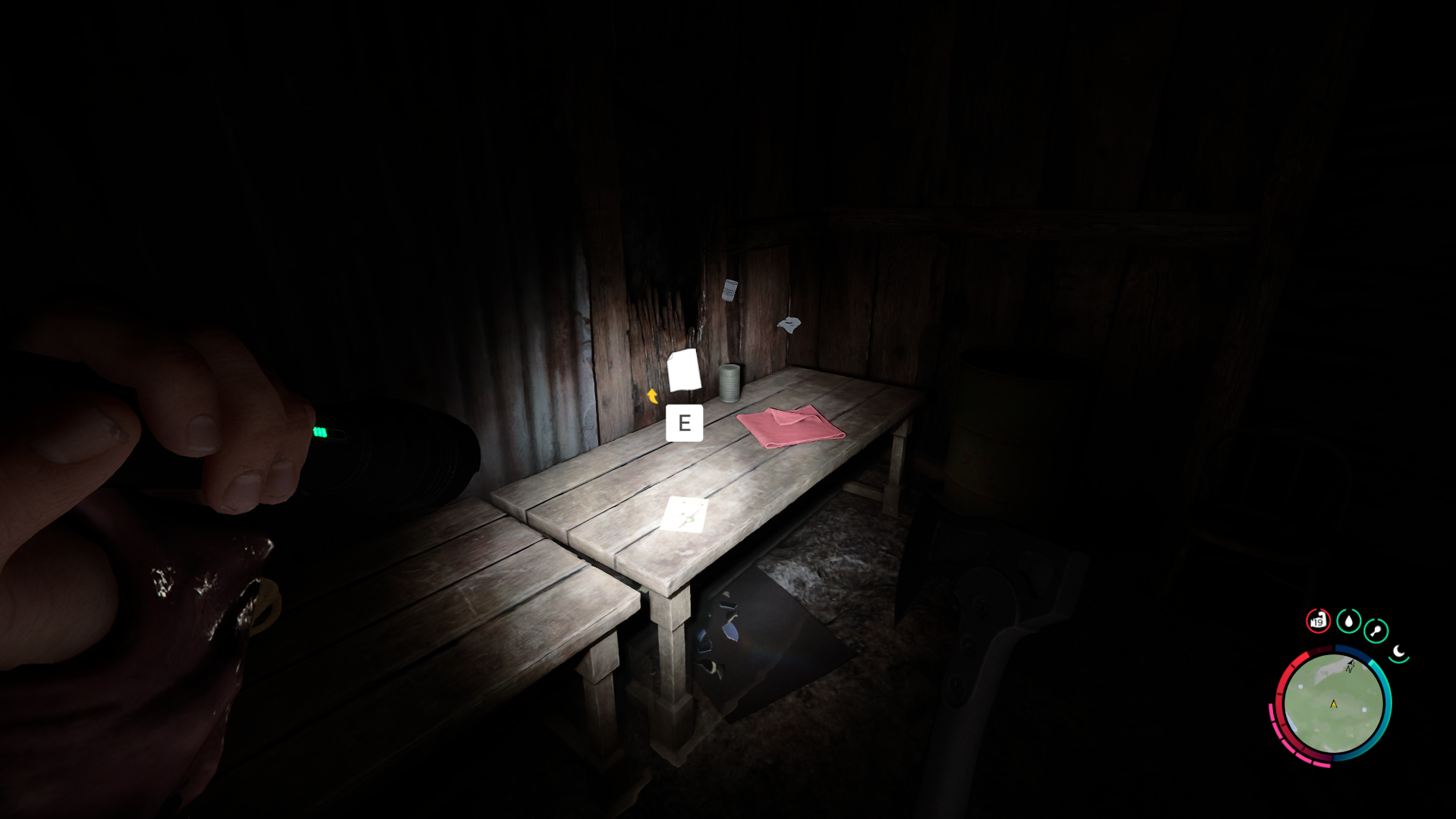1456x819 pixels.
Task: Click the ammo count indicator on the HUD
Action: tap(1319, 619)
